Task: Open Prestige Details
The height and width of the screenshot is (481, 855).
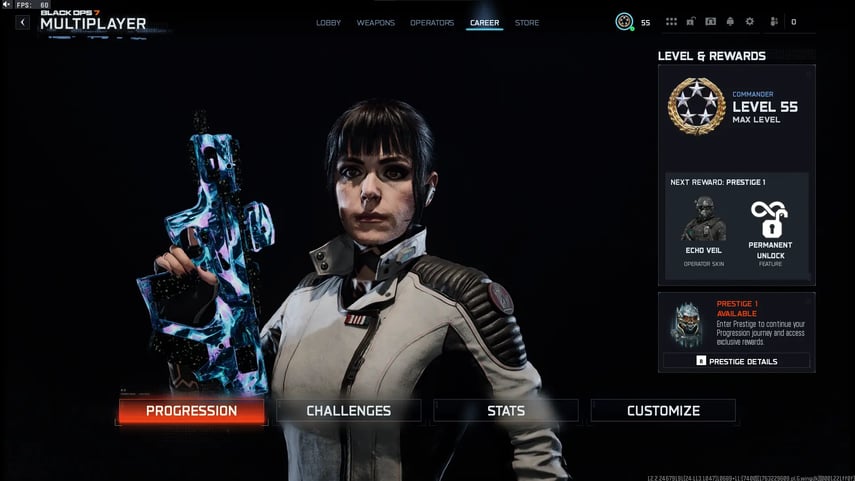Action: click(x=736, y=360)
